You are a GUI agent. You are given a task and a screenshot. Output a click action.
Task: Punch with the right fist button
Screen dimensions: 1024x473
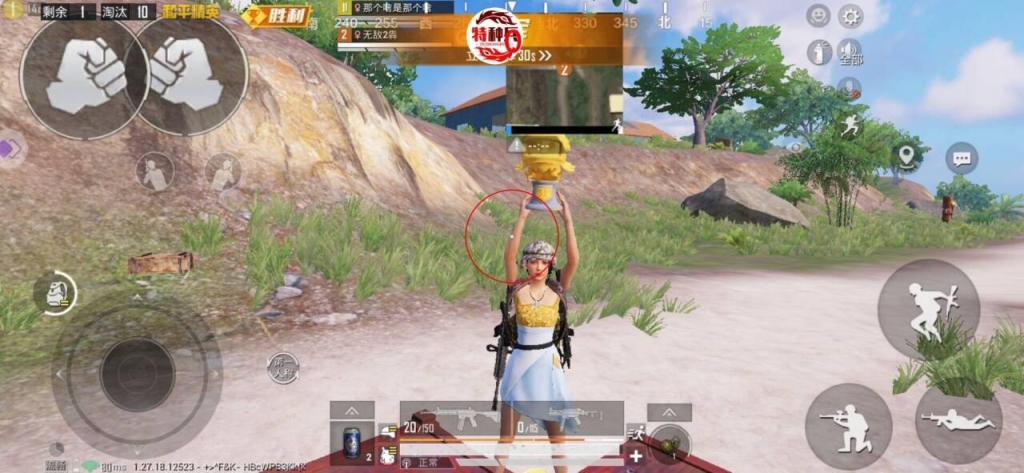(x=188, y=74)
